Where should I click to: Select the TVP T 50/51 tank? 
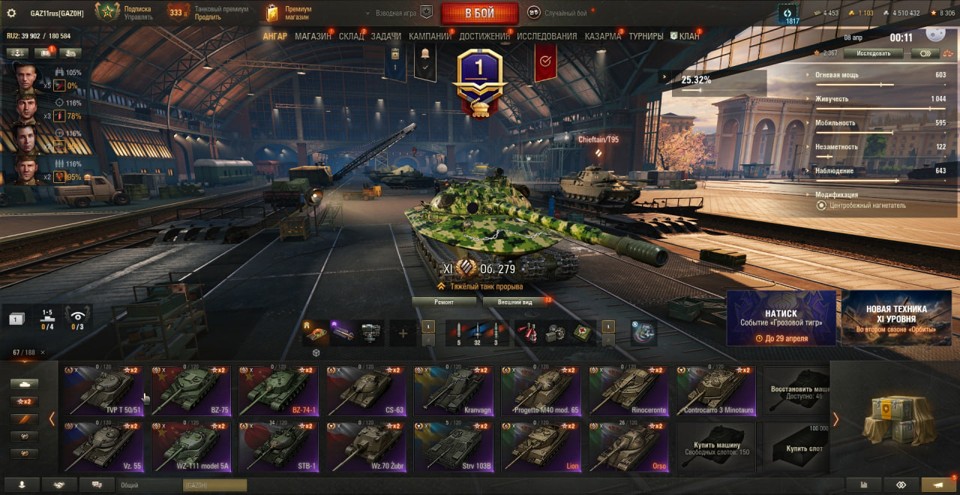coord(104,390)
